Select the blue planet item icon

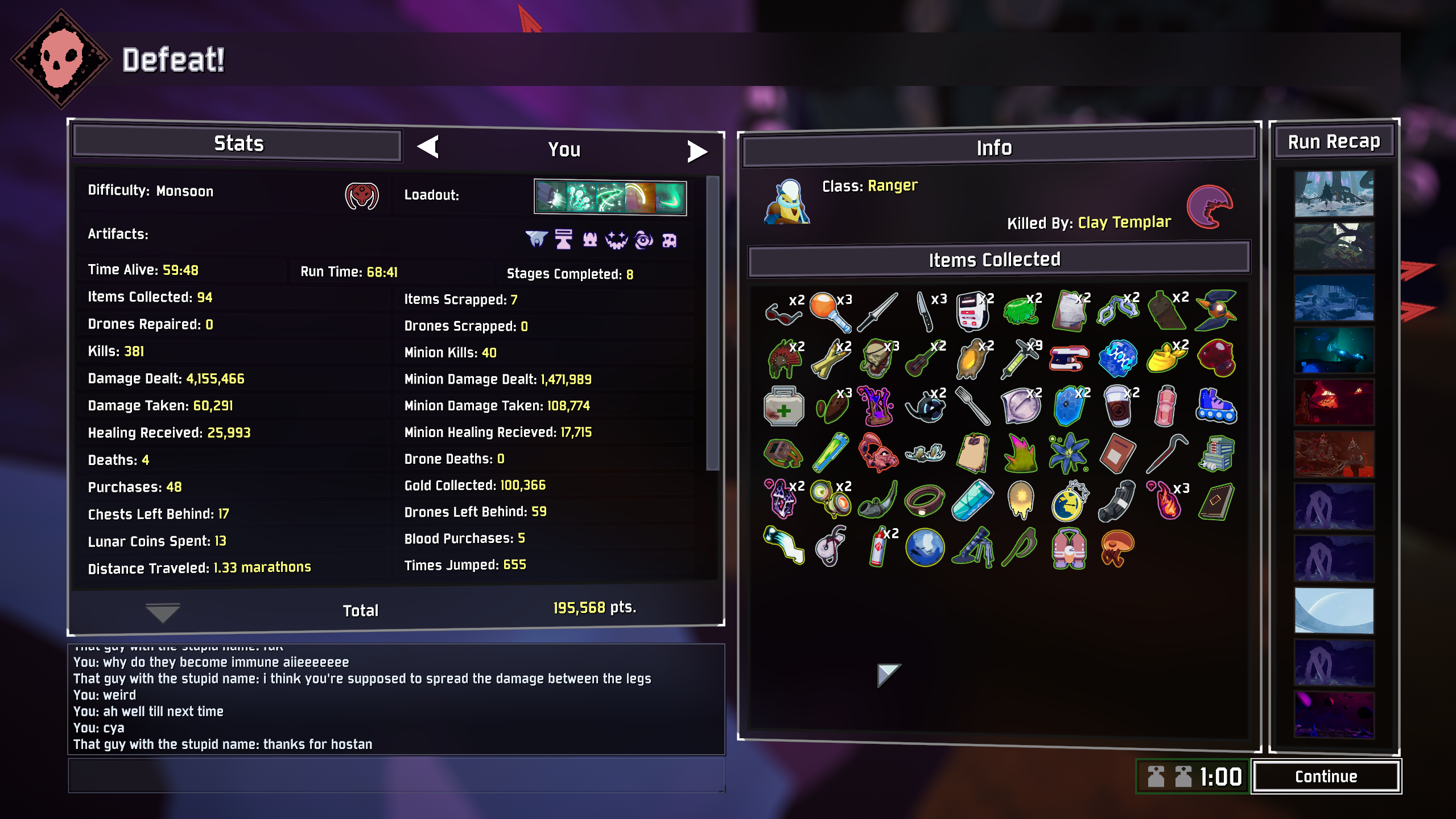coord(925,548)
